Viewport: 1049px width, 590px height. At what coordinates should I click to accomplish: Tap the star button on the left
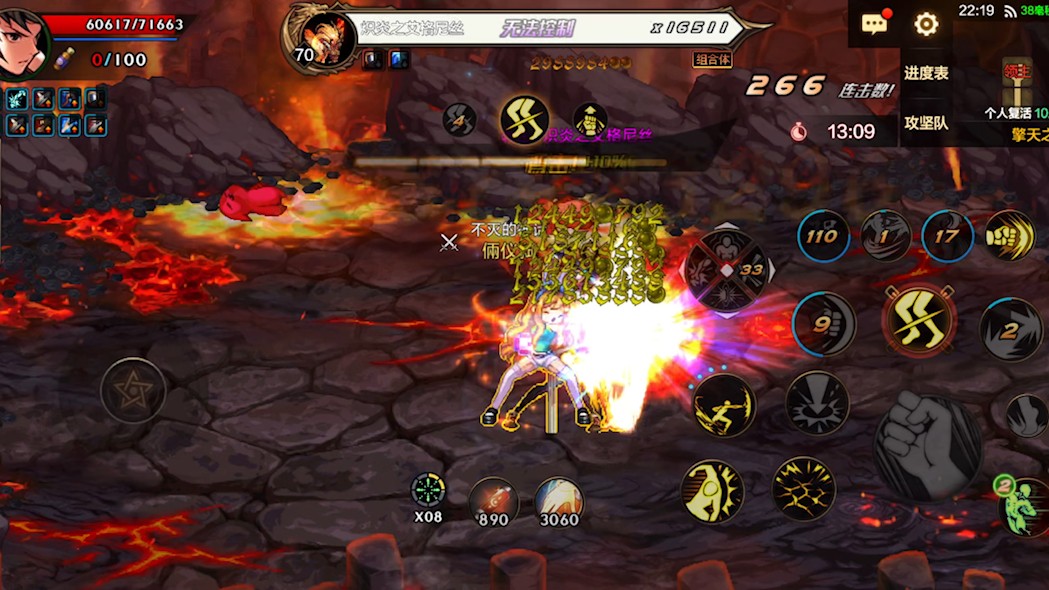coord(133,390)
